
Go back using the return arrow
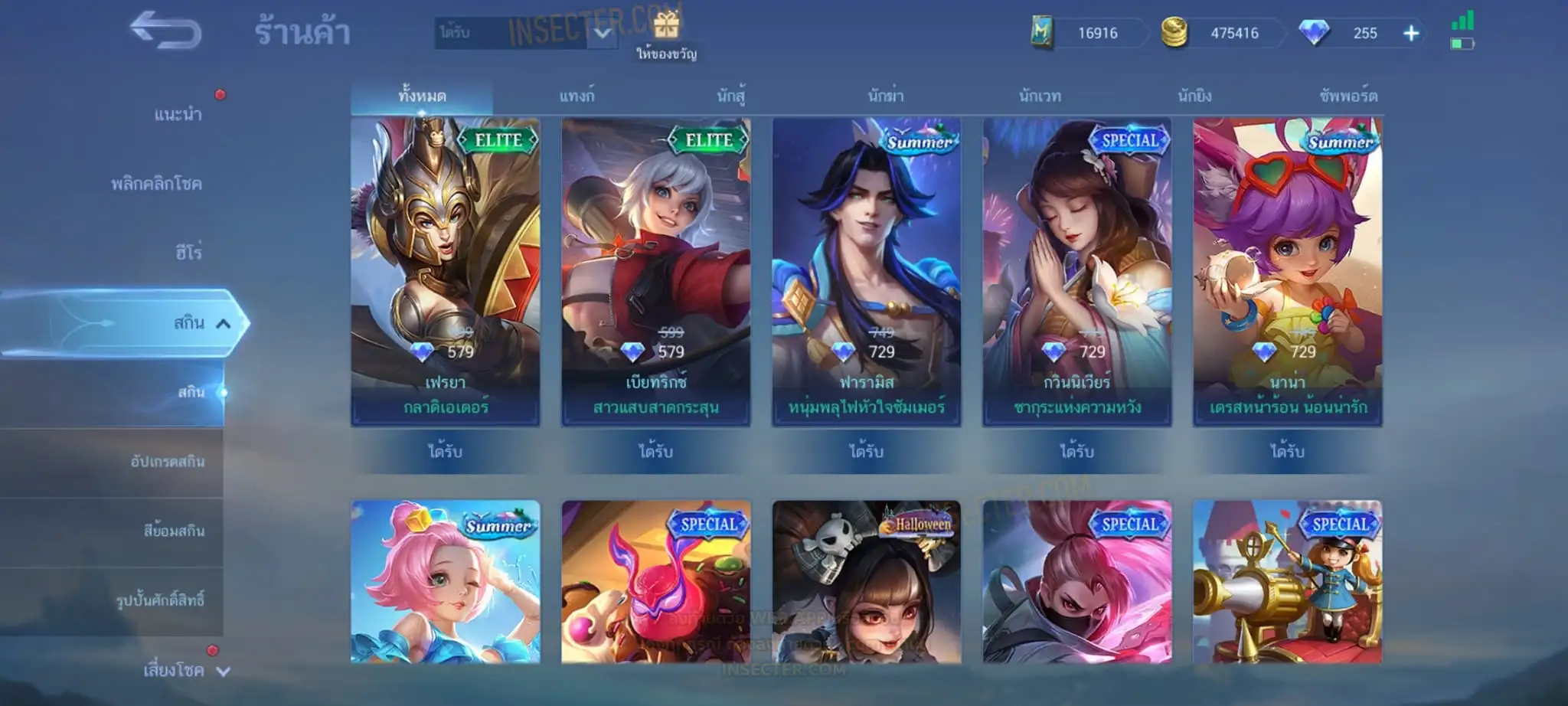[x=165, y=31]
